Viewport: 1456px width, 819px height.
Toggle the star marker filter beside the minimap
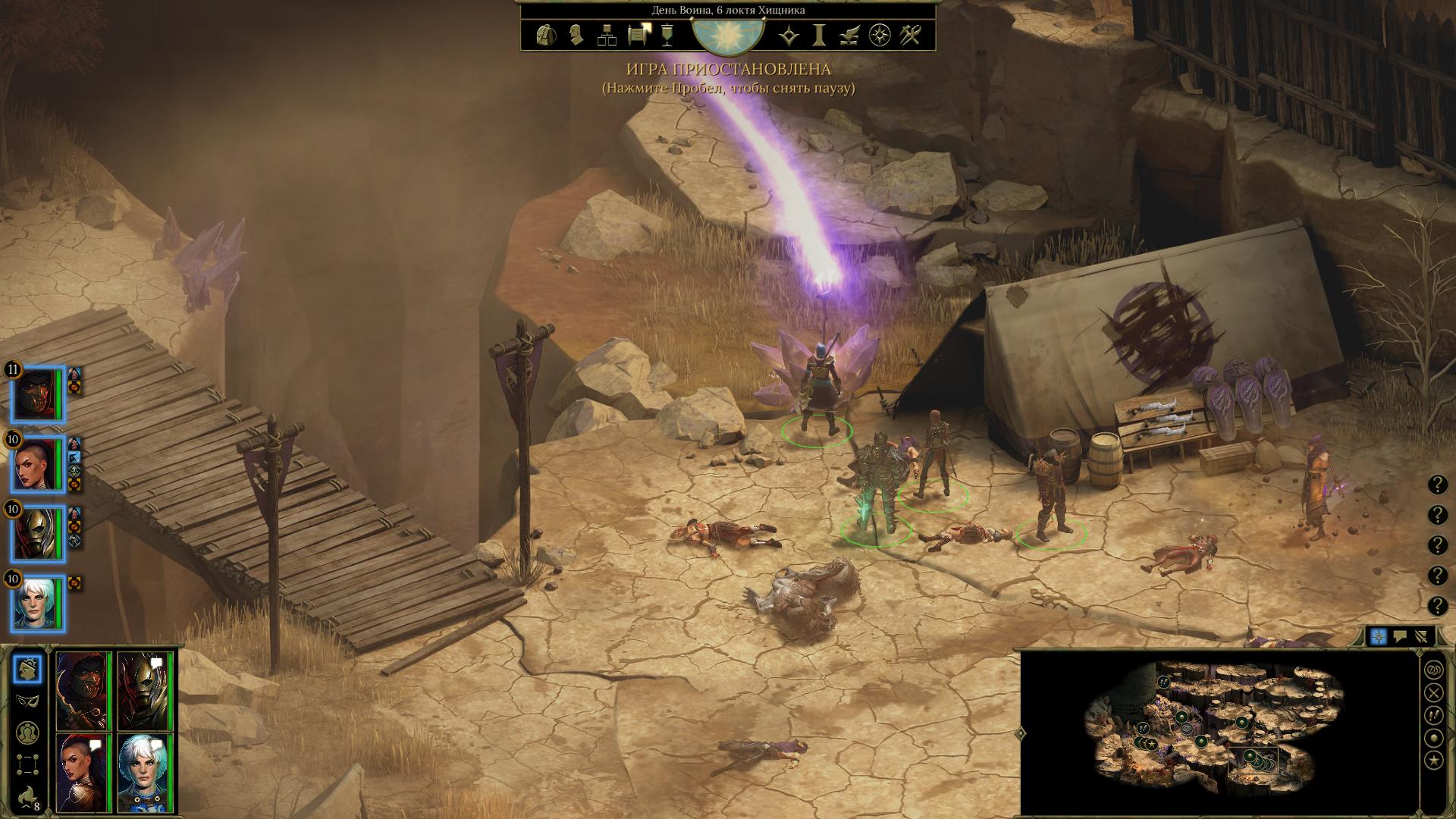coord(1433,760)
